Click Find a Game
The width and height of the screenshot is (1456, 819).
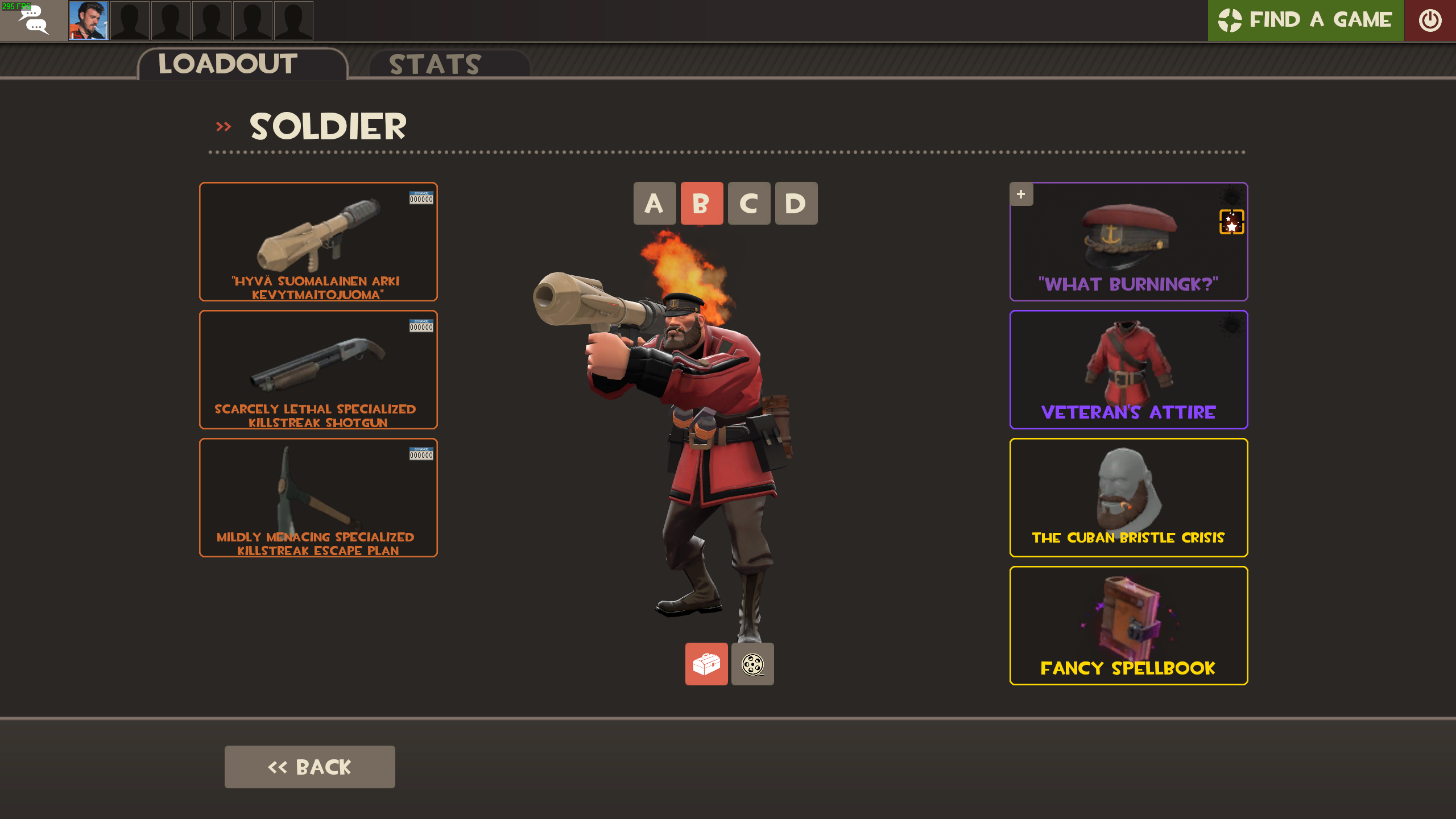pyautogui.click(x=1305, y=20)
